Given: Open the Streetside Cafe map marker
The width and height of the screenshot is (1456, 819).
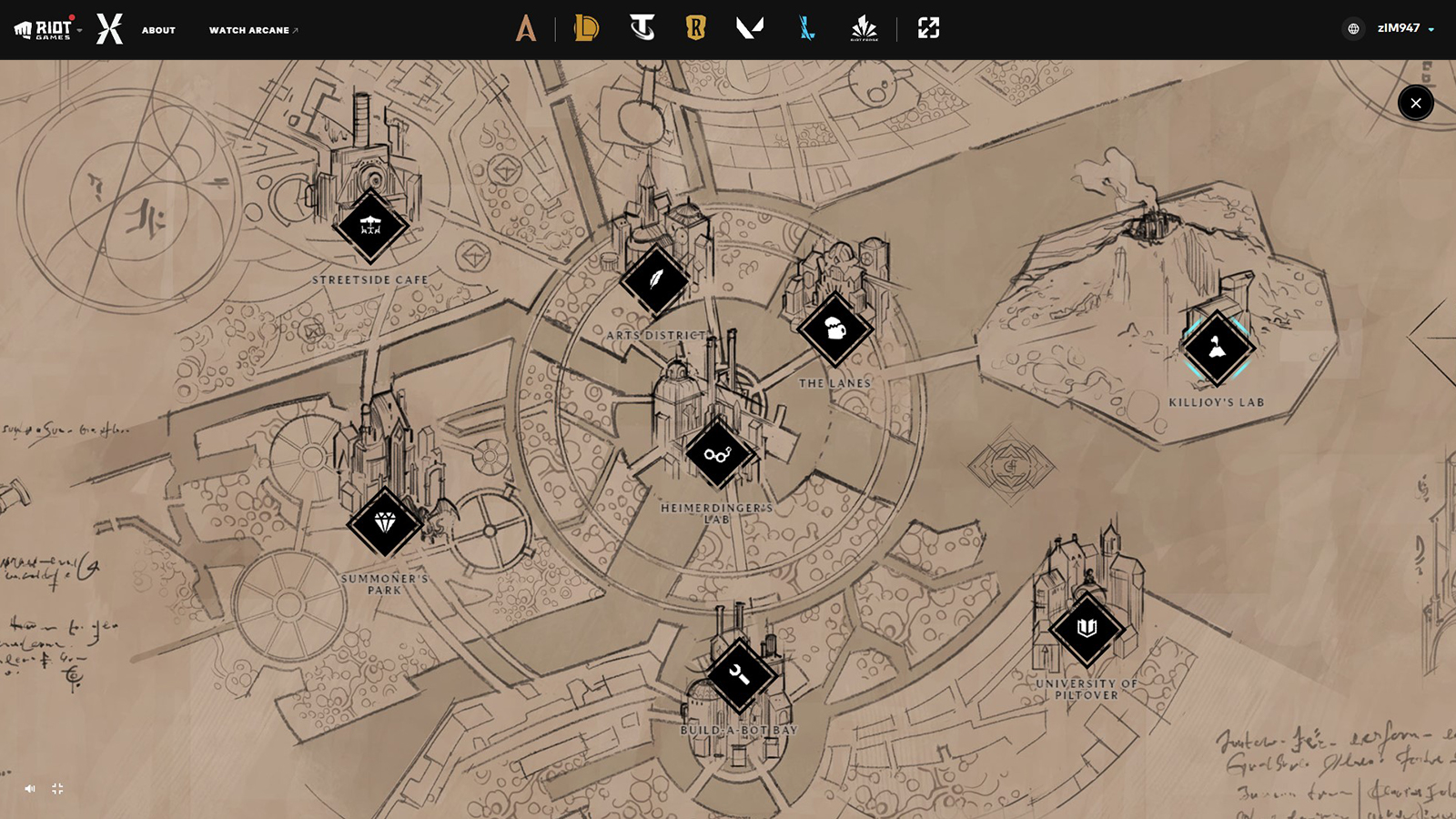Looking at the screenshot, I should (x=370, y=226).
